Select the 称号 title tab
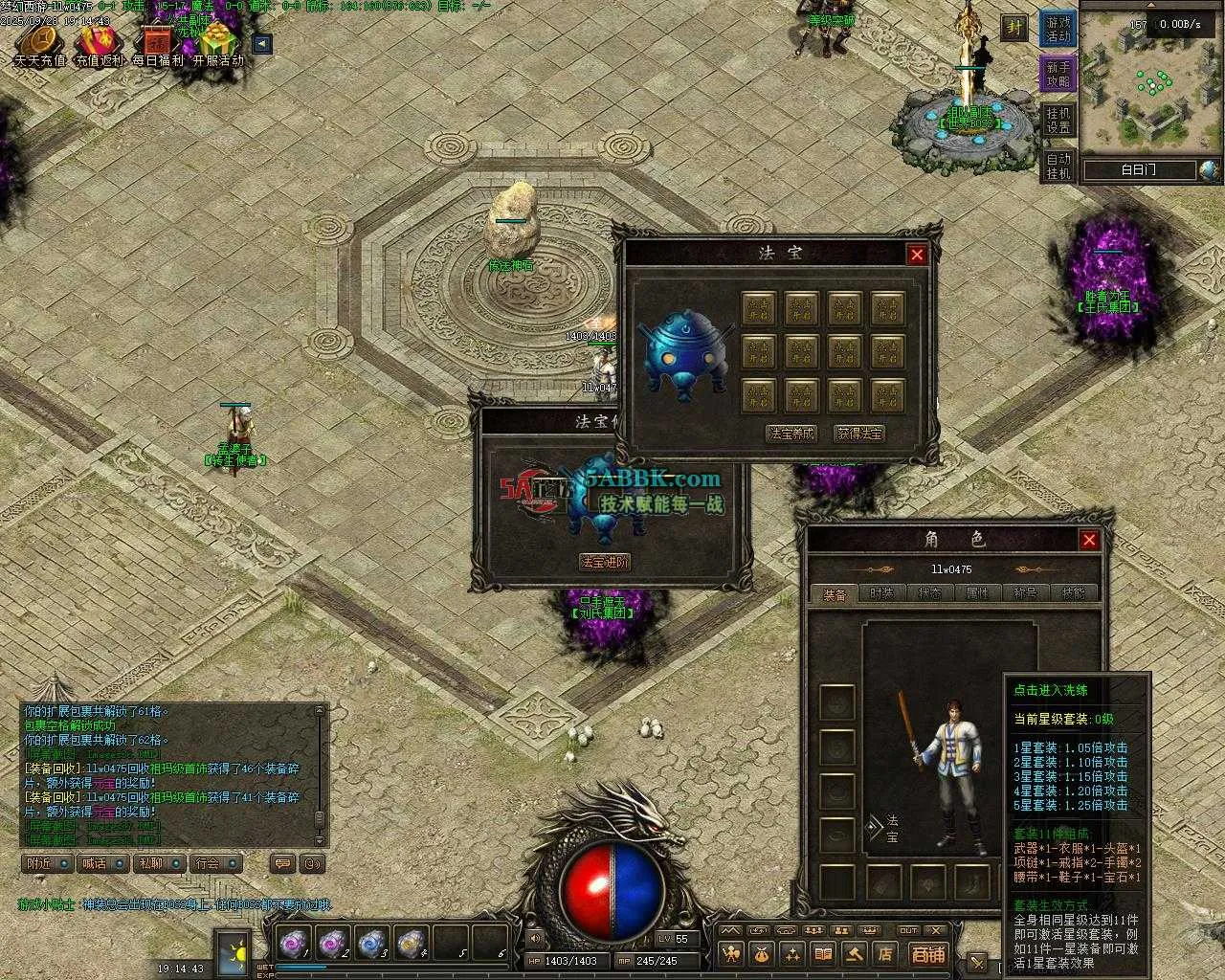Viewport: 1225px width, 980px height. 1025,594
